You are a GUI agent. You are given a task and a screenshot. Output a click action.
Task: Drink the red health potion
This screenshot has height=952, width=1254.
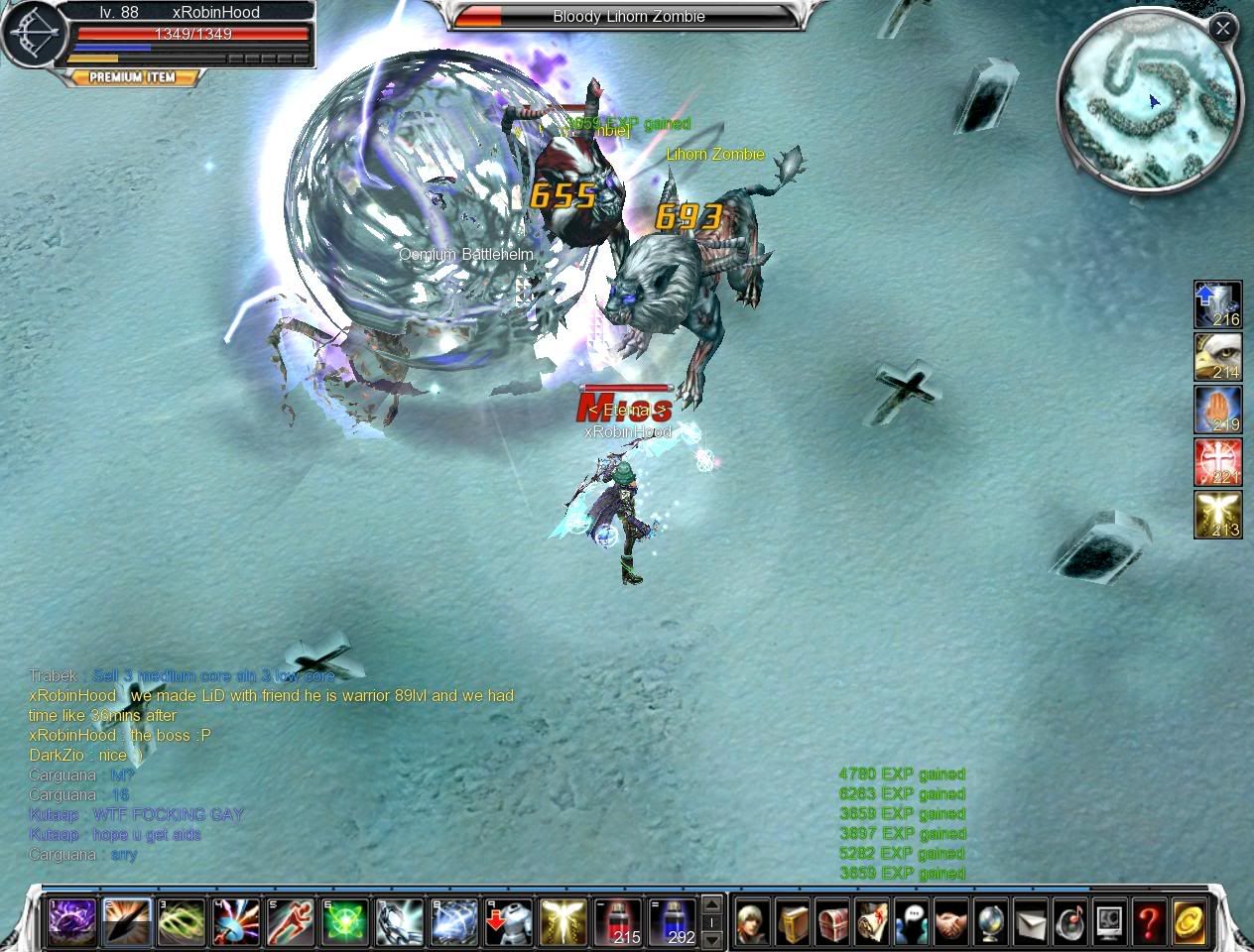[617, 922]
